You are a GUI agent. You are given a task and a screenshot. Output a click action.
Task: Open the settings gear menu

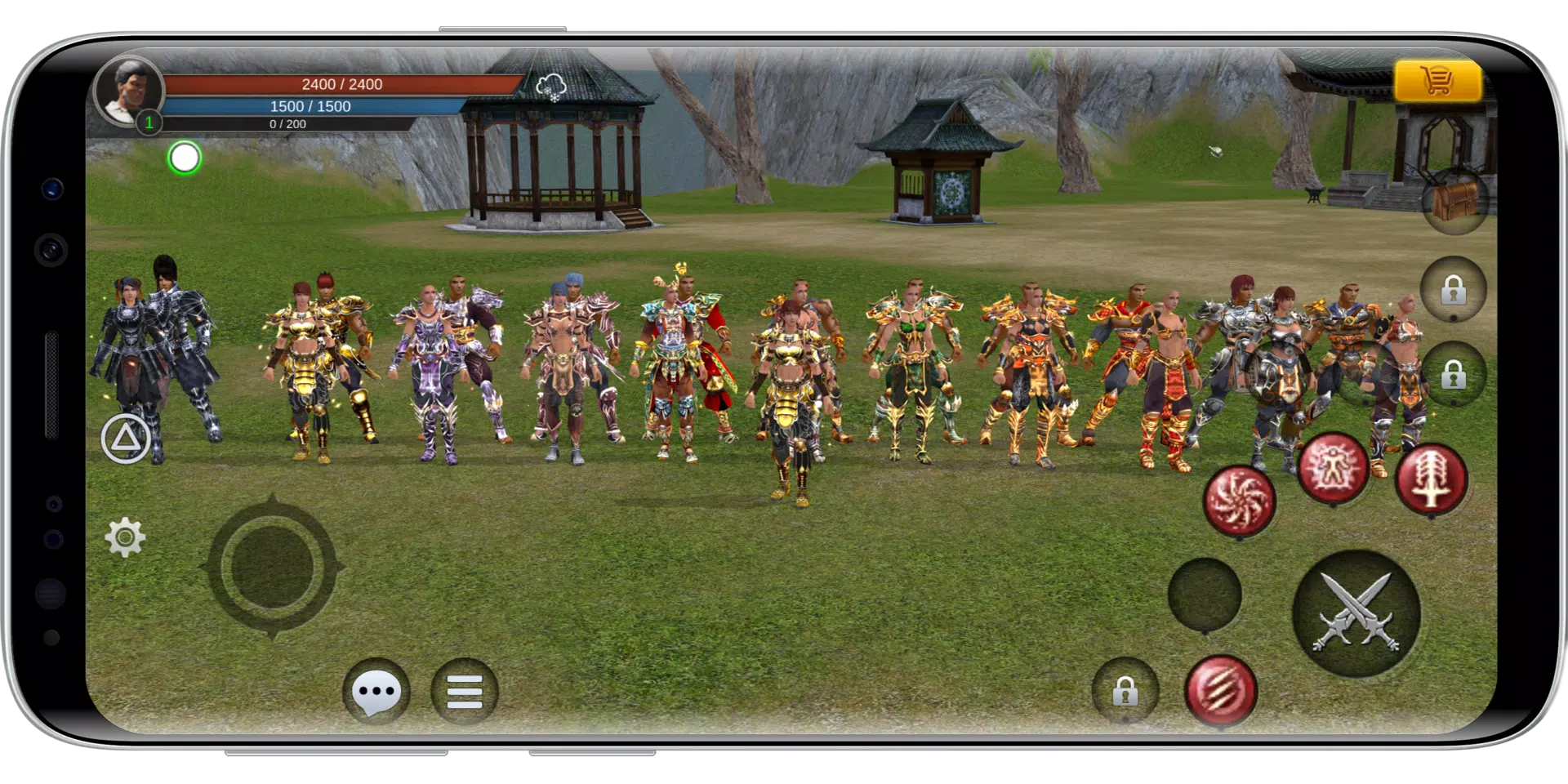123,535
